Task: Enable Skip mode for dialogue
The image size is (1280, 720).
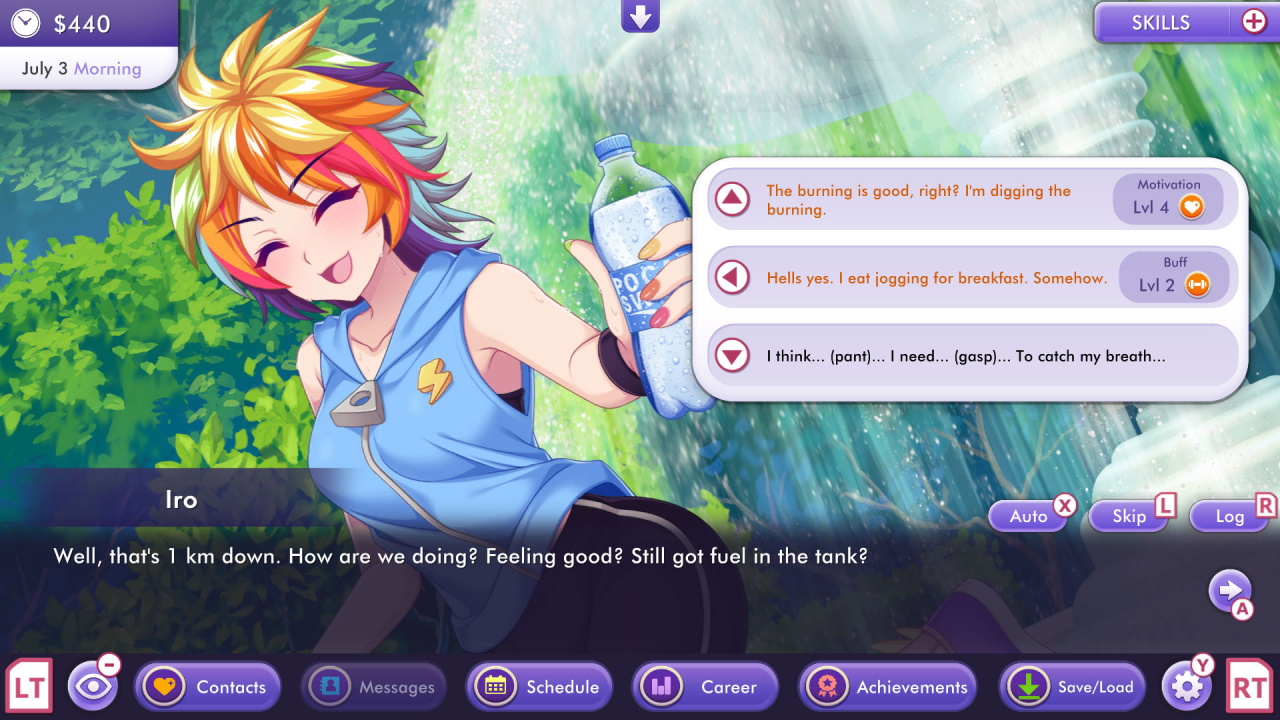Action: click(1127, 515)
